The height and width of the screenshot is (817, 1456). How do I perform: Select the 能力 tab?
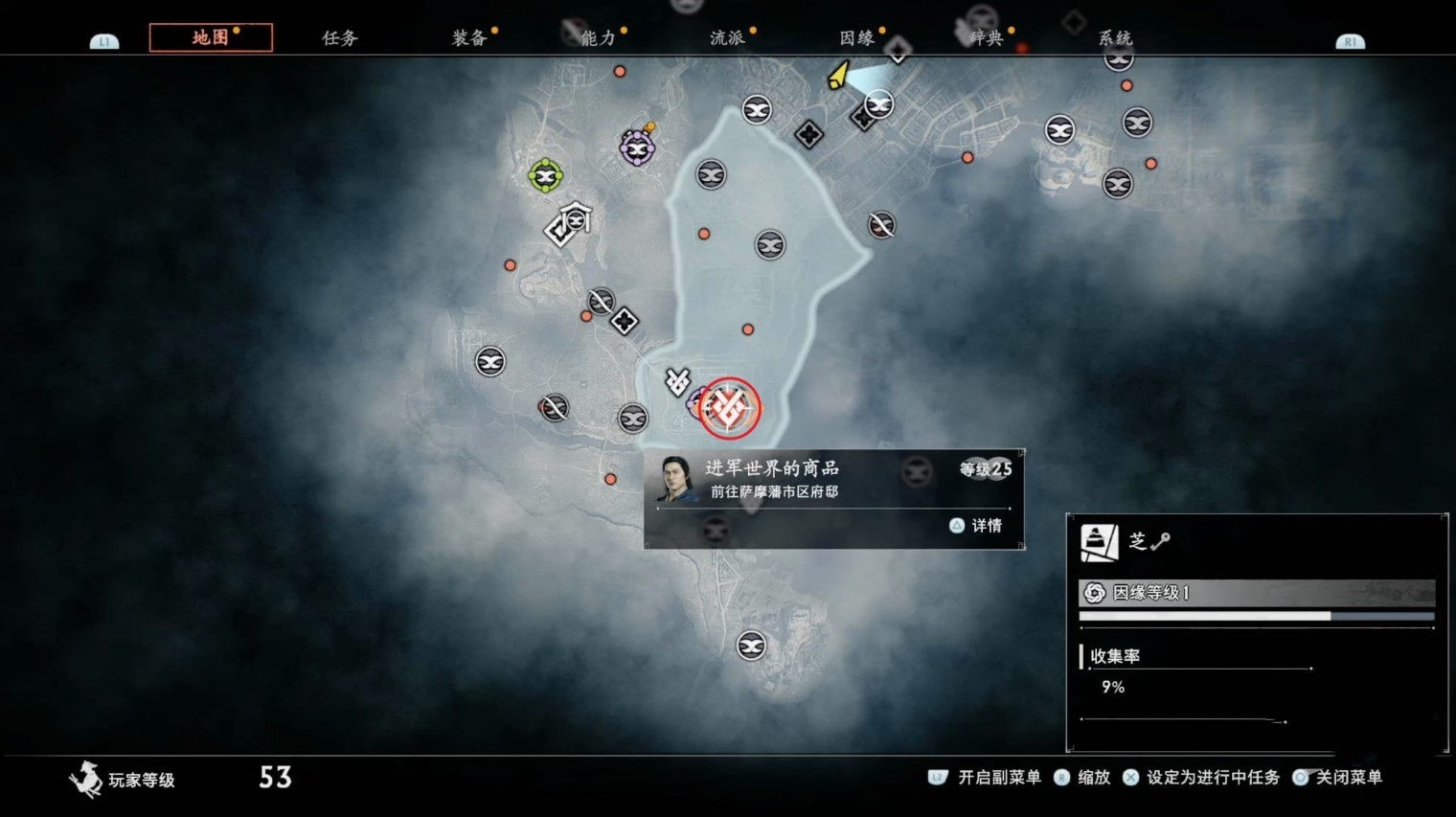pyautogui.click(x=598, y=38)
